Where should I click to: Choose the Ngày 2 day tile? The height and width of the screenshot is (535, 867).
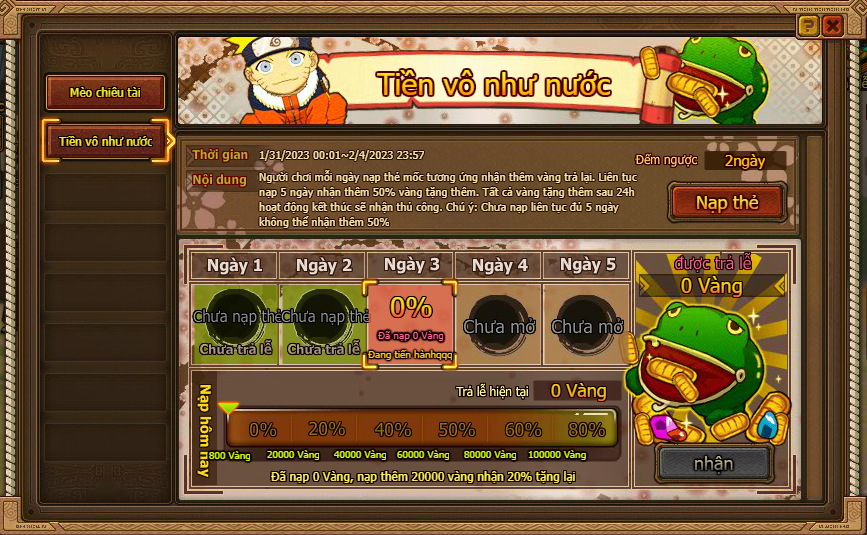point(323,322)
